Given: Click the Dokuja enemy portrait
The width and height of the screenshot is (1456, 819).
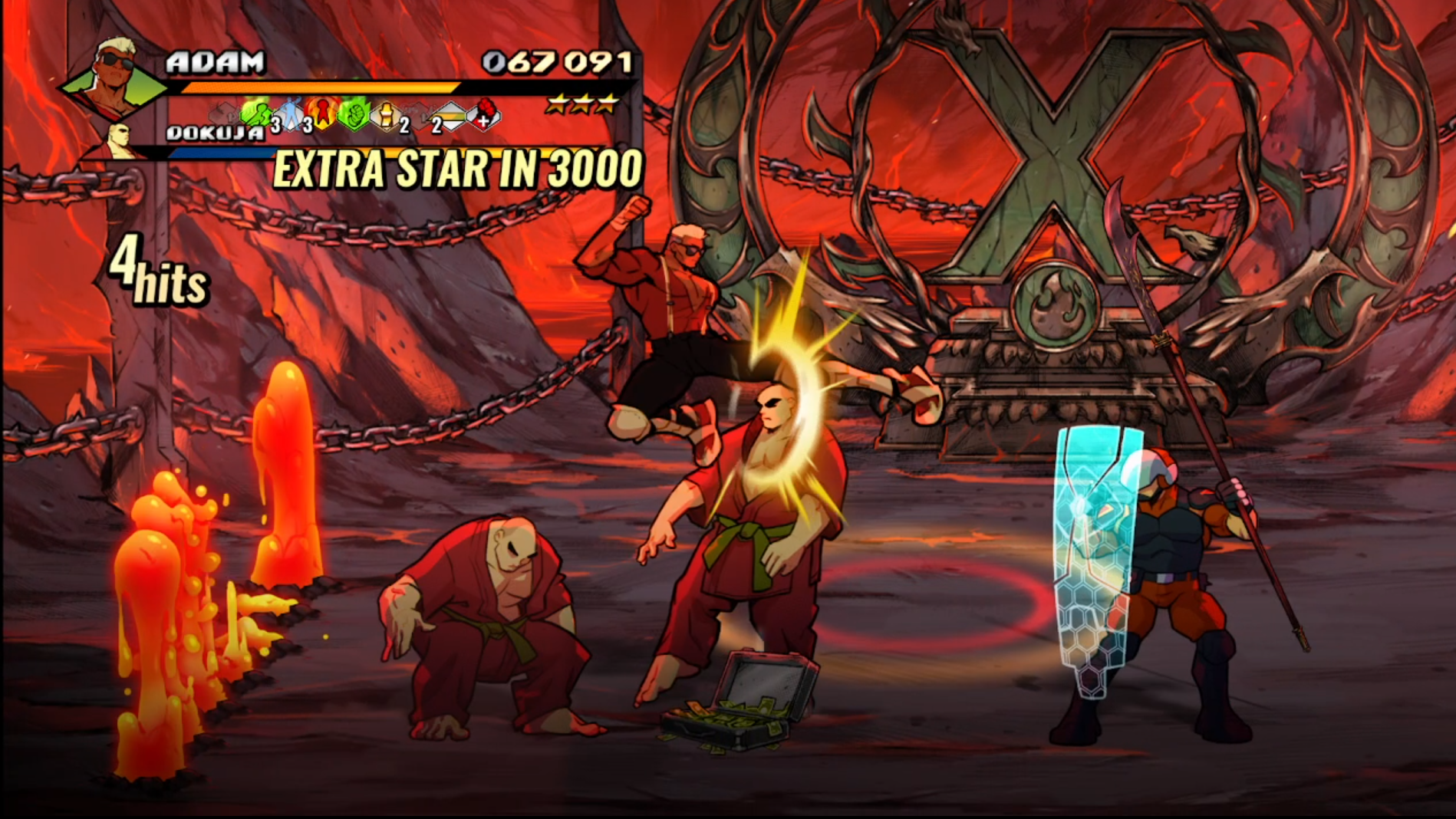Looking at the screenshot, I should [x=120, y=141].
